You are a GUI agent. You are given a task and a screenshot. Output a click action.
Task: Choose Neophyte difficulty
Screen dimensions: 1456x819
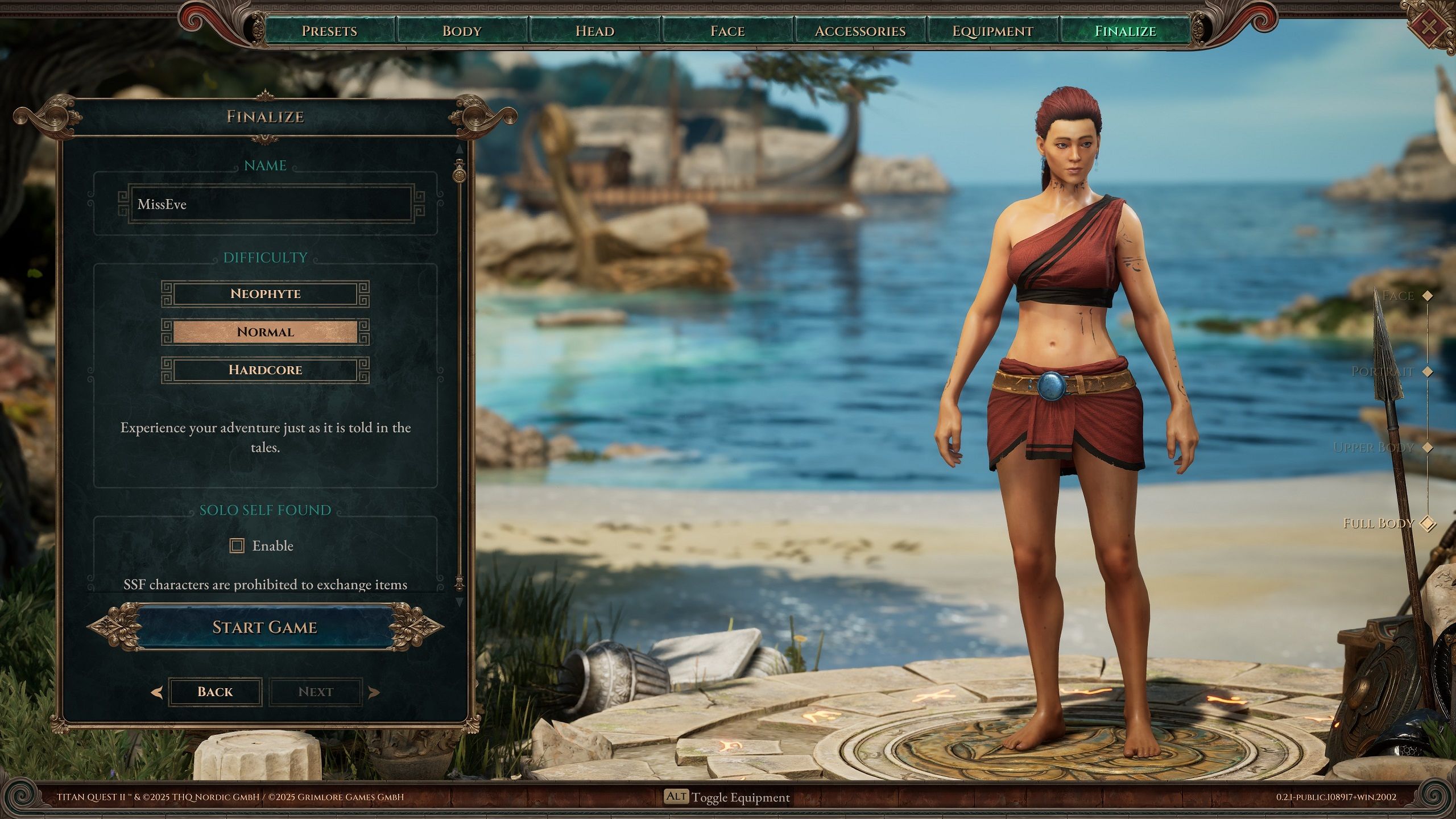click(x=265, y=293)
